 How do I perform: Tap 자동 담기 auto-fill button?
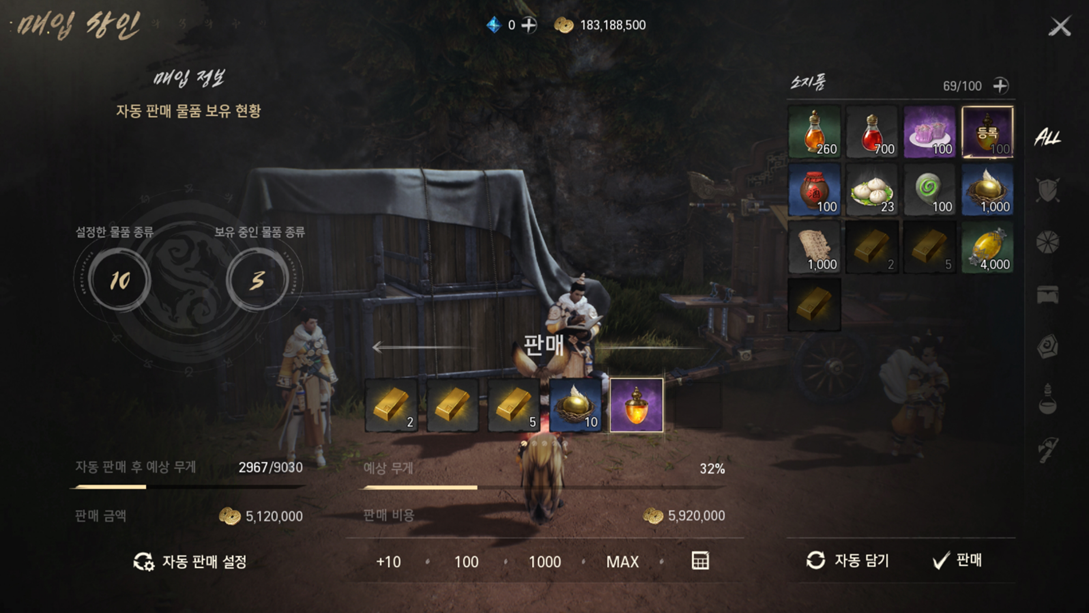[x=848, y=561]
